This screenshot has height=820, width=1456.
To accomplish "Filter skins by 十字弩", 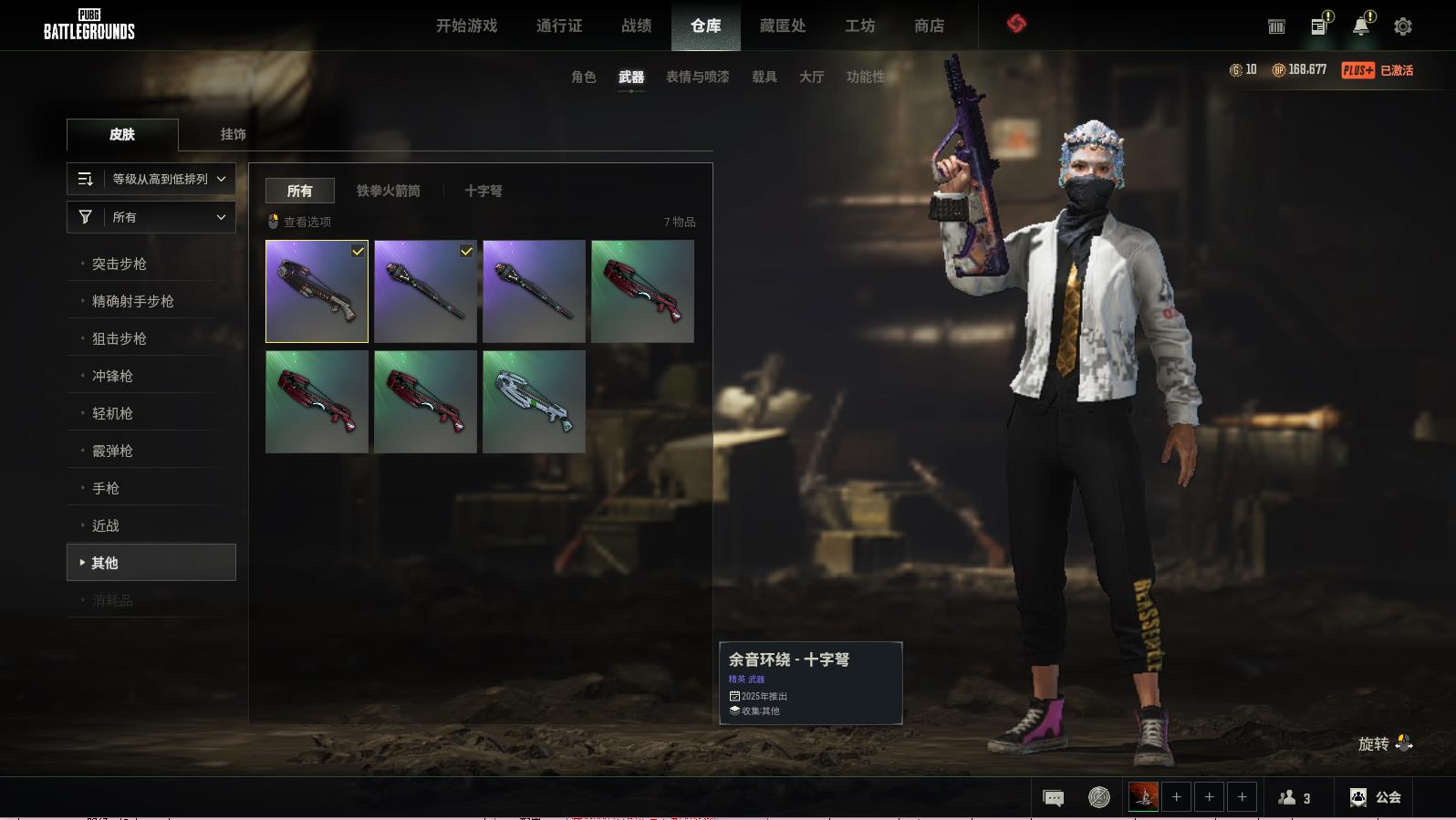I will pos(483,191).
